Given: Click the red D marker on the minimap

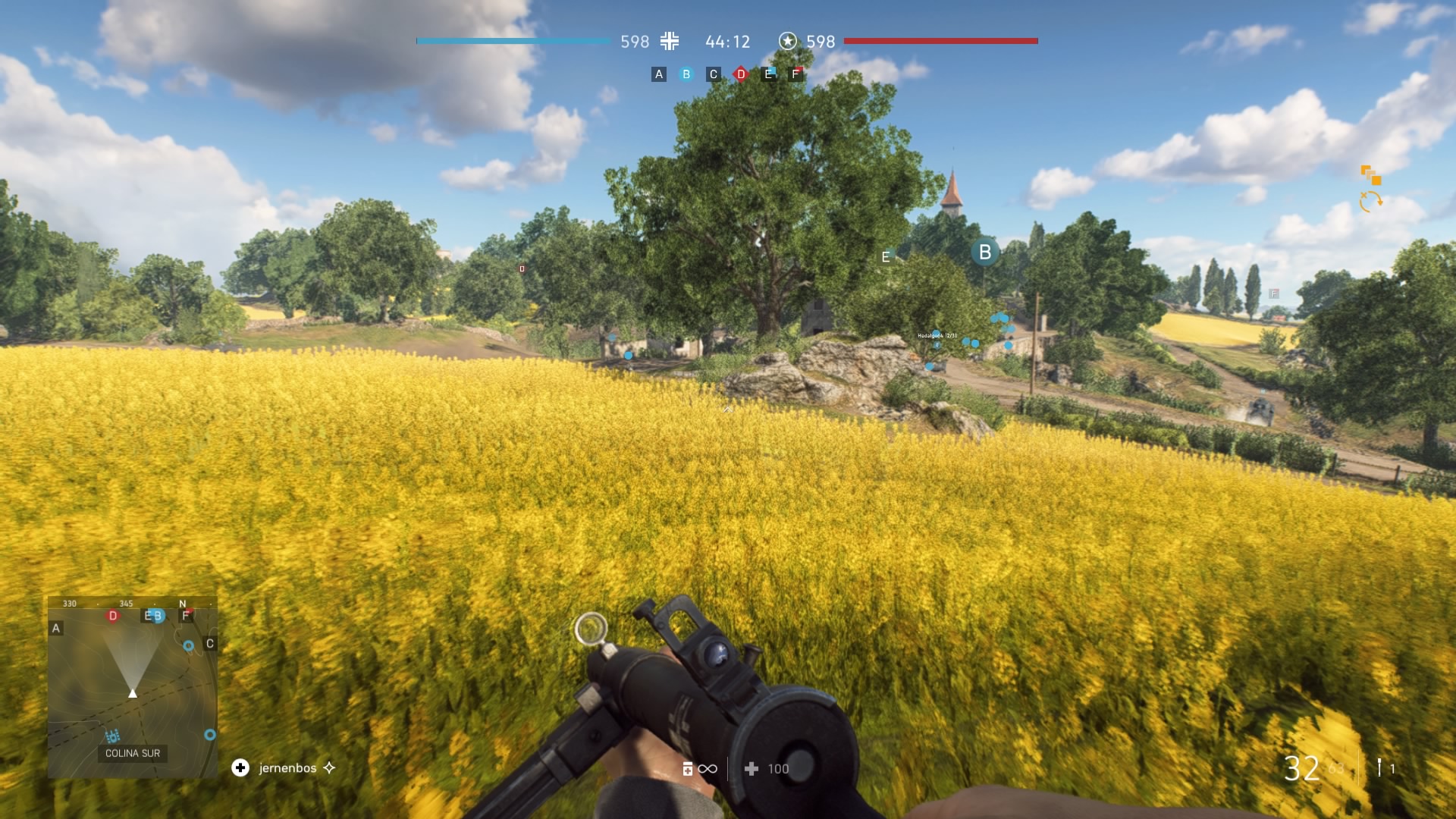Looking at the screenshot, I should click(x=113, y=616).
